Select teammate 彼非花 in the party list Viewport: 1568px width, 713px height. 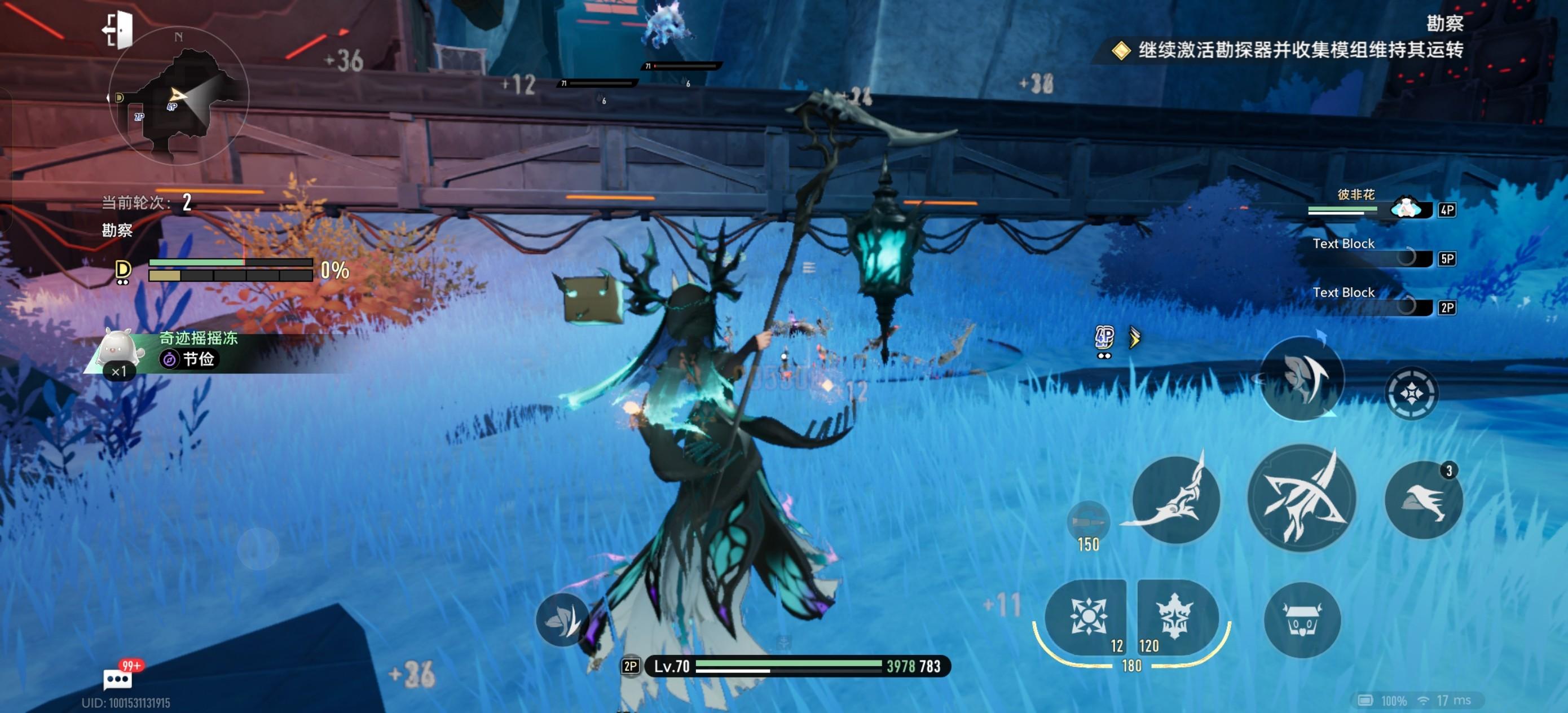(1377, 205)
